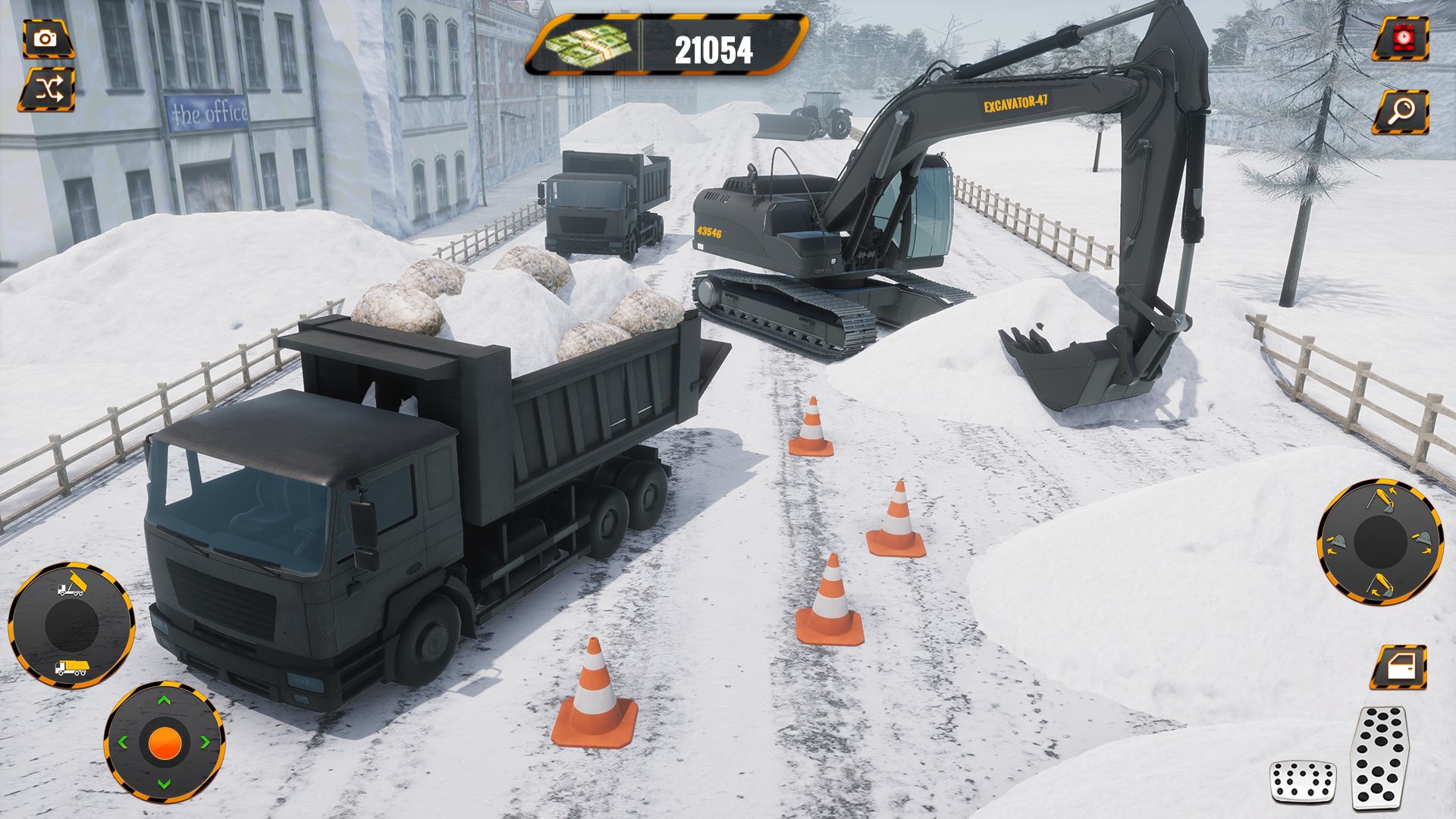Toggle the vehicle door button
The width and height of the screenshot is (1456, 819).
pyautogui.click(x=1398, y=667)
